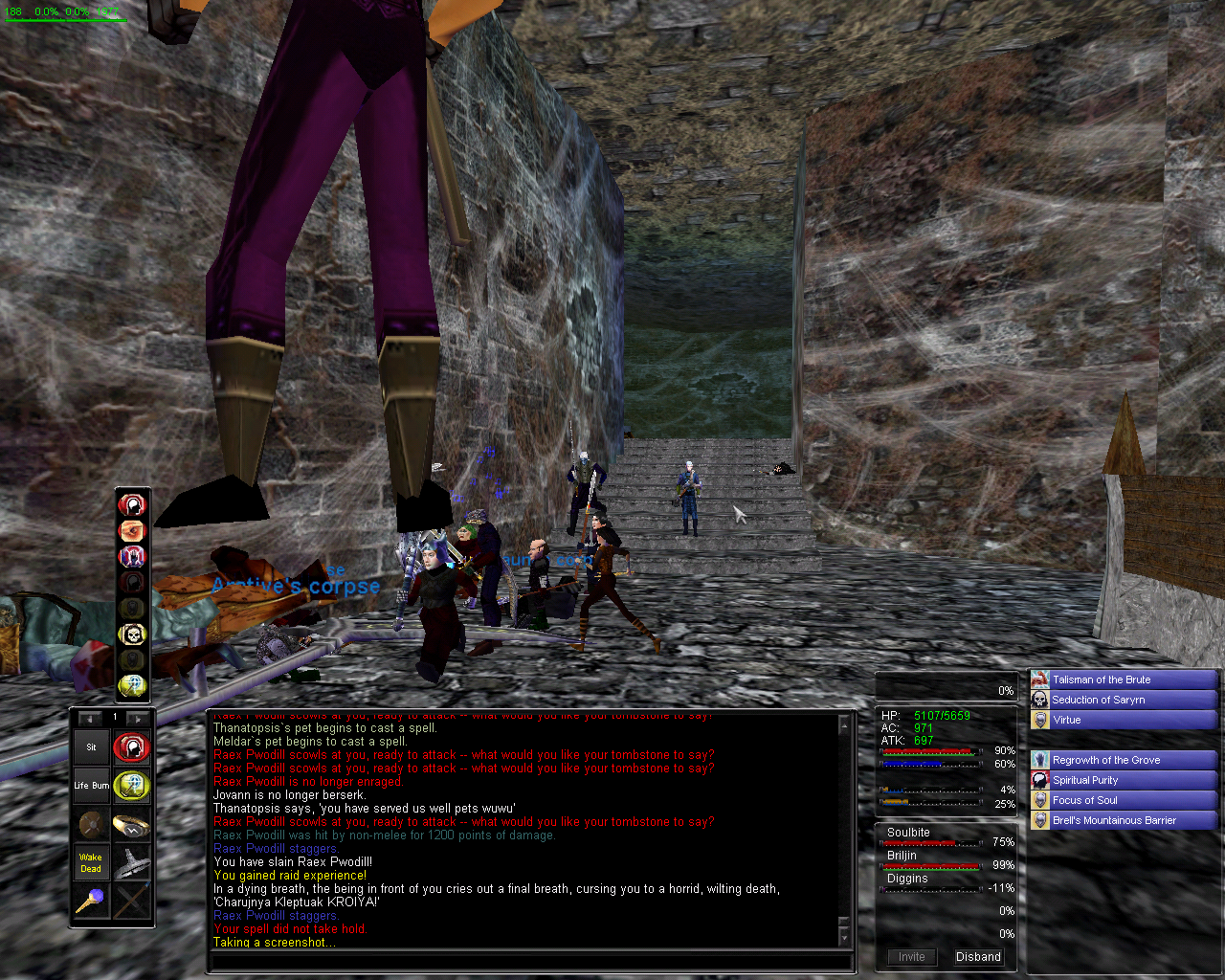Viewport: 1225px width, 980px height.
Task: Click the Disband group button
Action: tap(978, 956)
